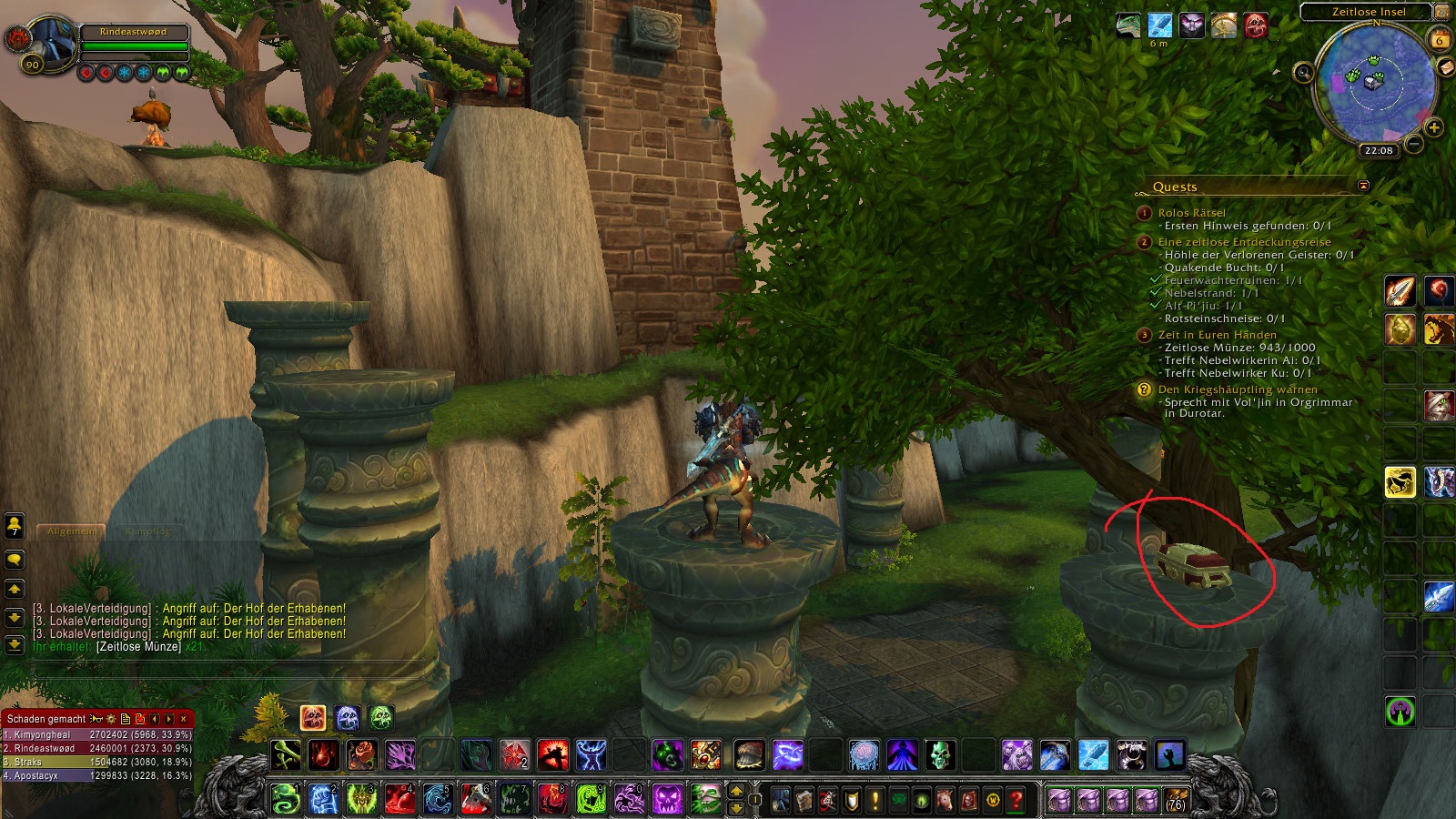Viewport: 1456px width, 819px height.
Task: Open the calendar button showing day 6
Action: pos(1439,40)
